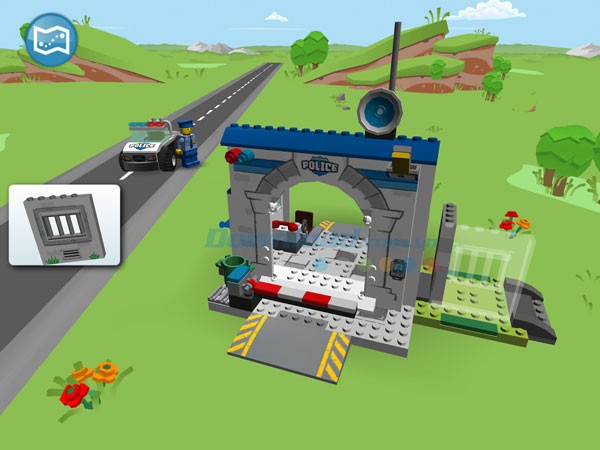Open the map with the blue round button
The image size is (600, 450).
50,39
